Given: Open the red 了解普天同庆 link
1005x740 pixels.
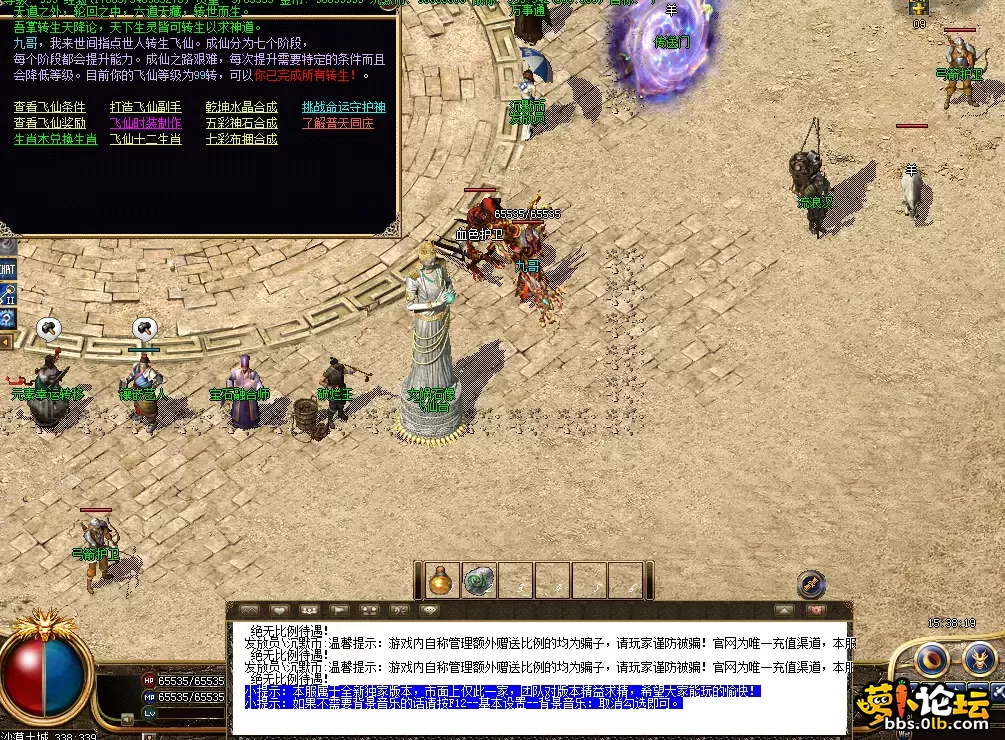Looking at the screenshot, I should [x=337, y=123].
